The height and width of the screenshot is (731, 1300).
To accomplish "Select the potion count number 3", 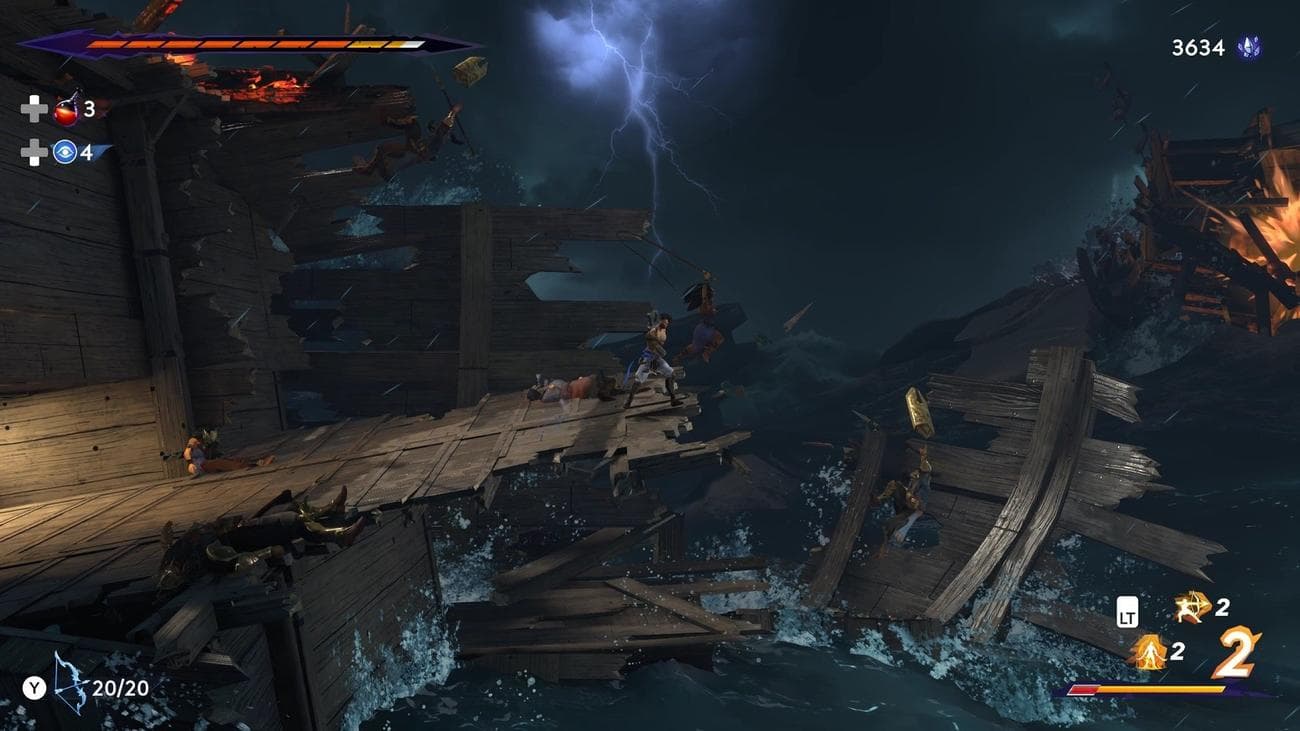I will 88,110.
